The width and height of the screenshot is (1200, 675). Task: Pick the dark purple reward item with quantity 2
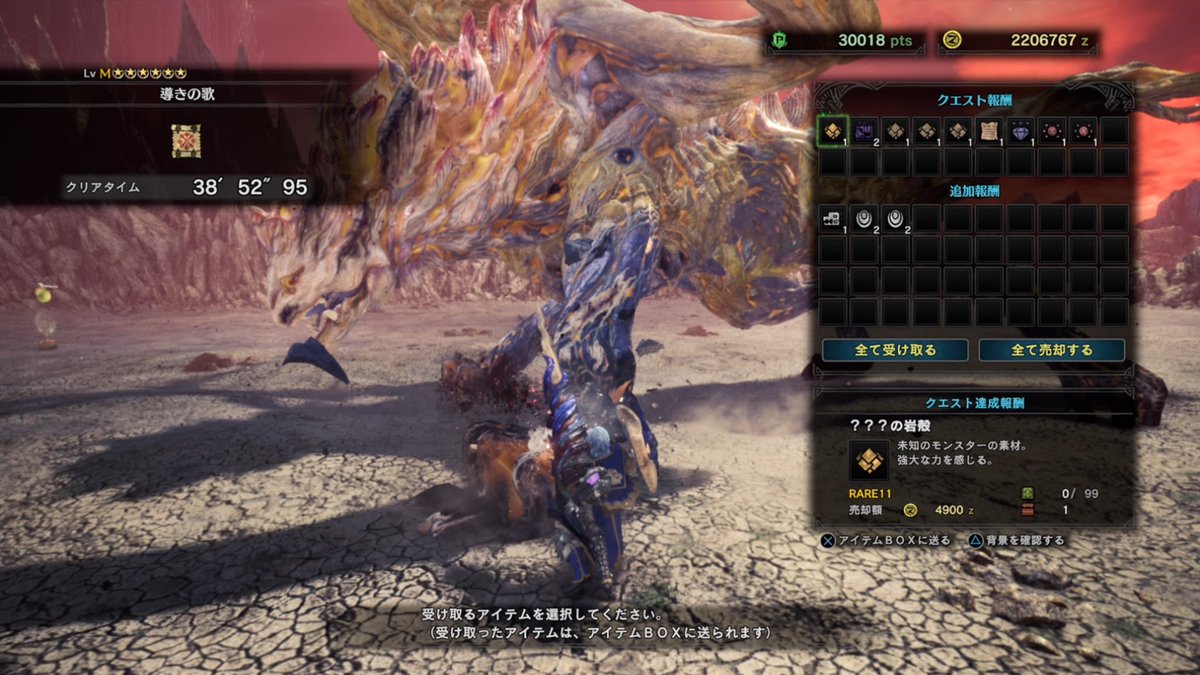pos(865,130)
